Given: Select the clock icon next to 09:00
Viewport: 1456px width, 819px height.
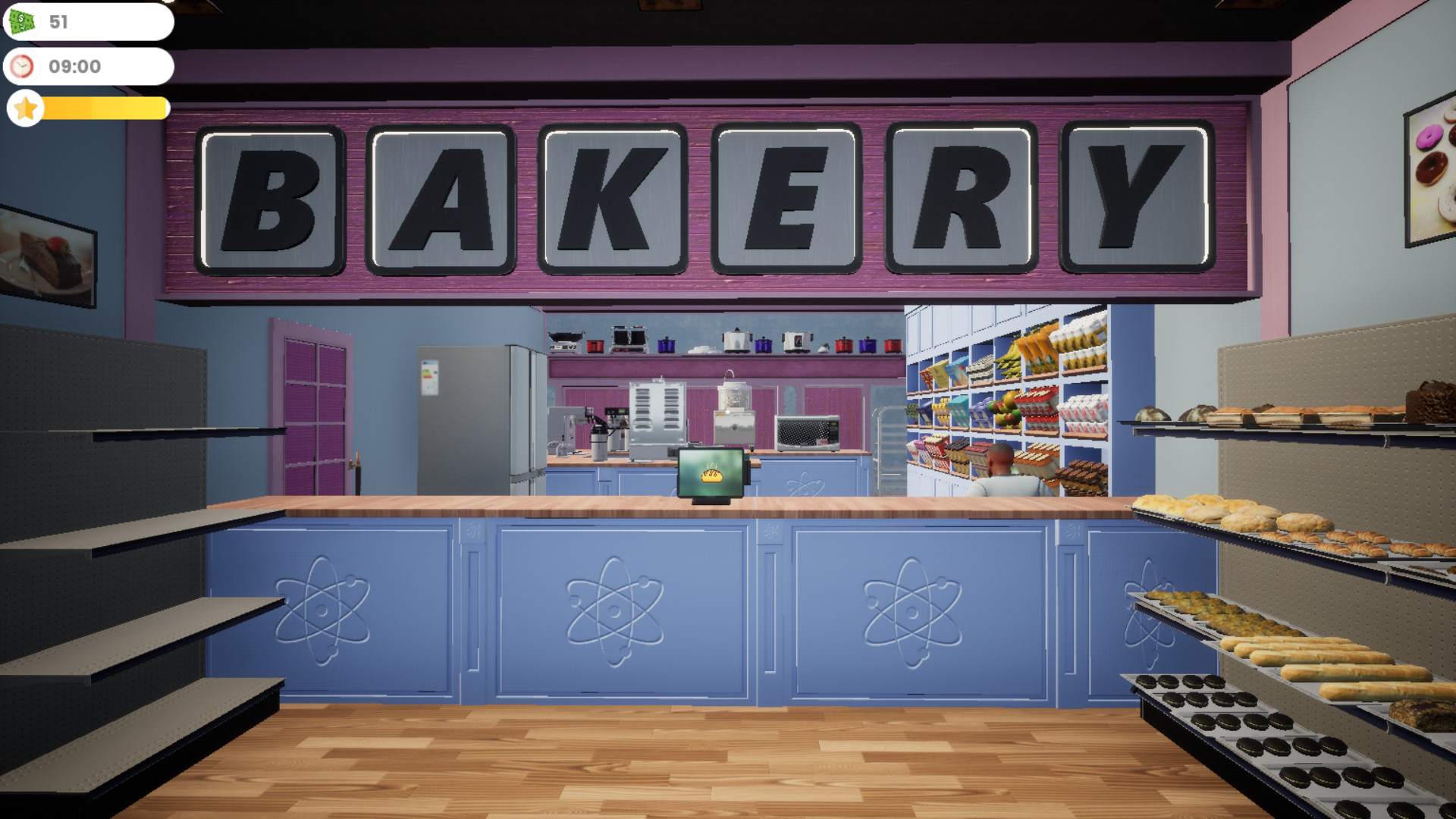Looking at the screenshot, I should (23, 67).
